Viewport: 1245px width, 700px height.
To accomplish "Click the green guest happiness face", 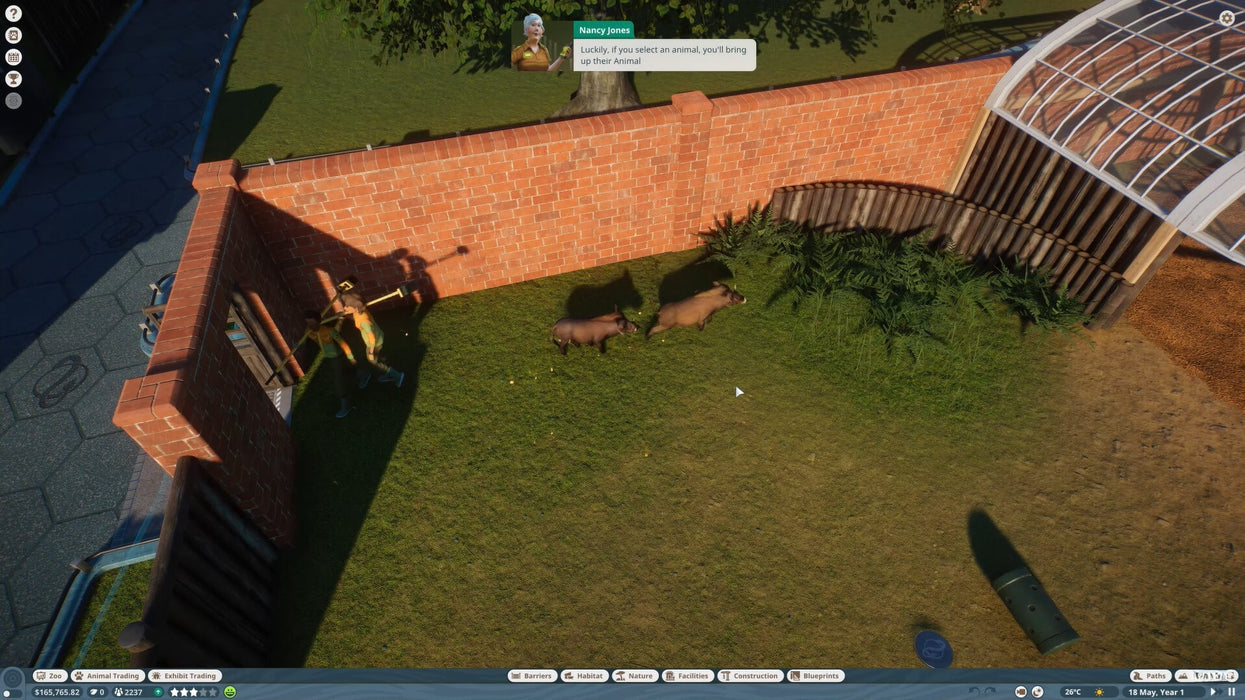I will (x=230, y=692).
